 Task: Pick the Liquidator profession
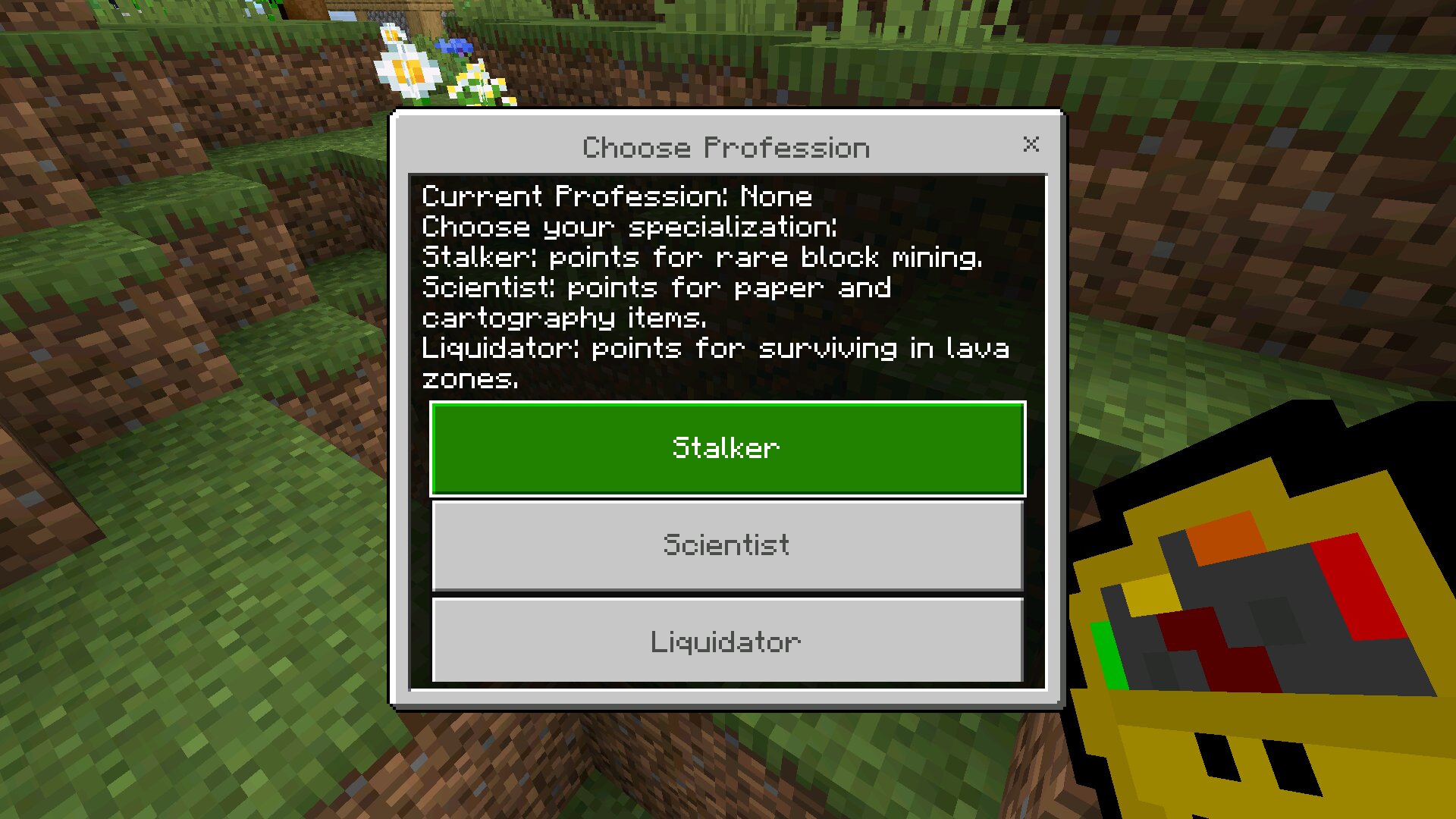coord(727,641)
